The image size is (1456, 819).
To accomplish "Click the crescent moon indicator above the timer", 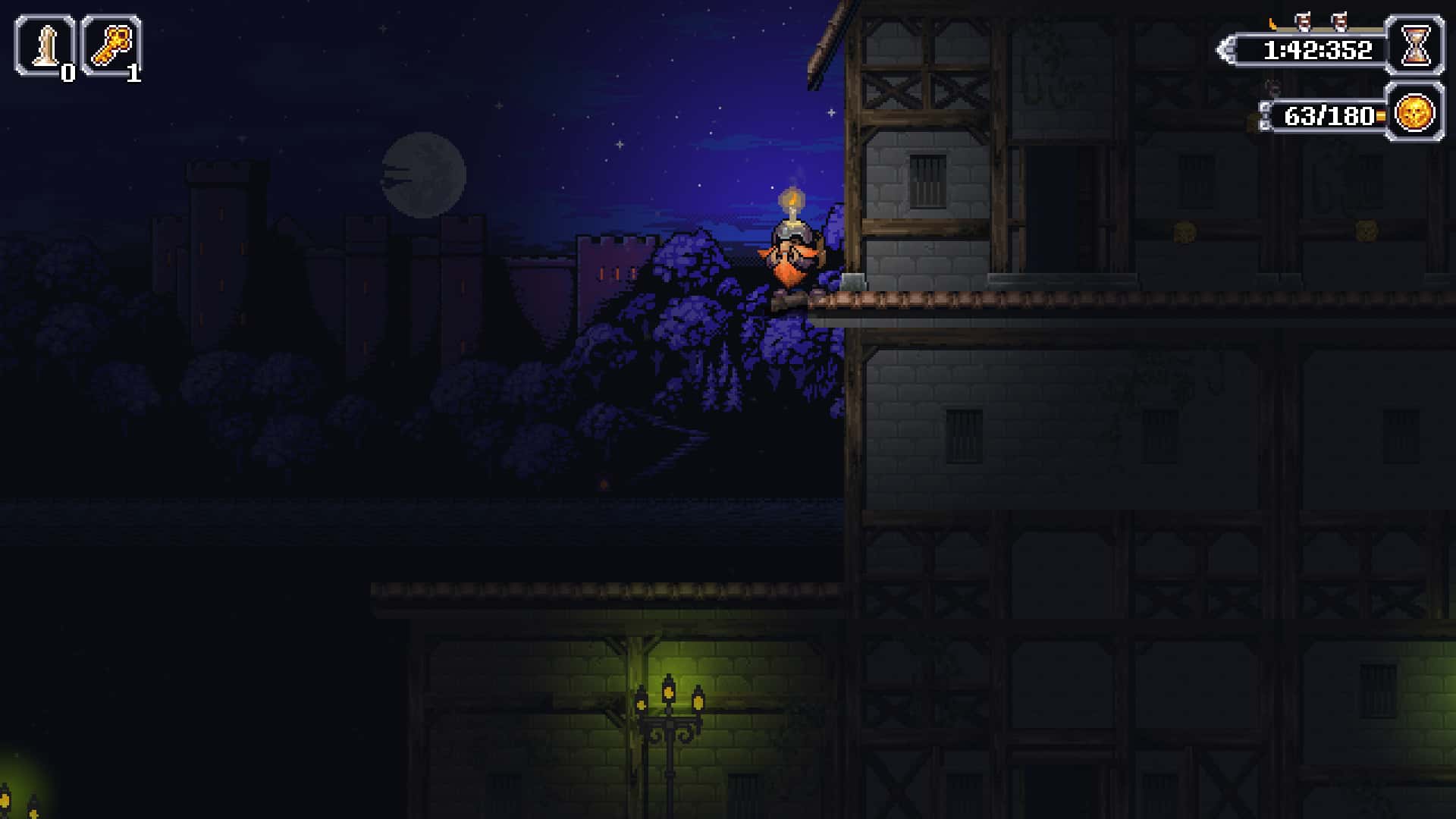I will (x=1273, y=24).
